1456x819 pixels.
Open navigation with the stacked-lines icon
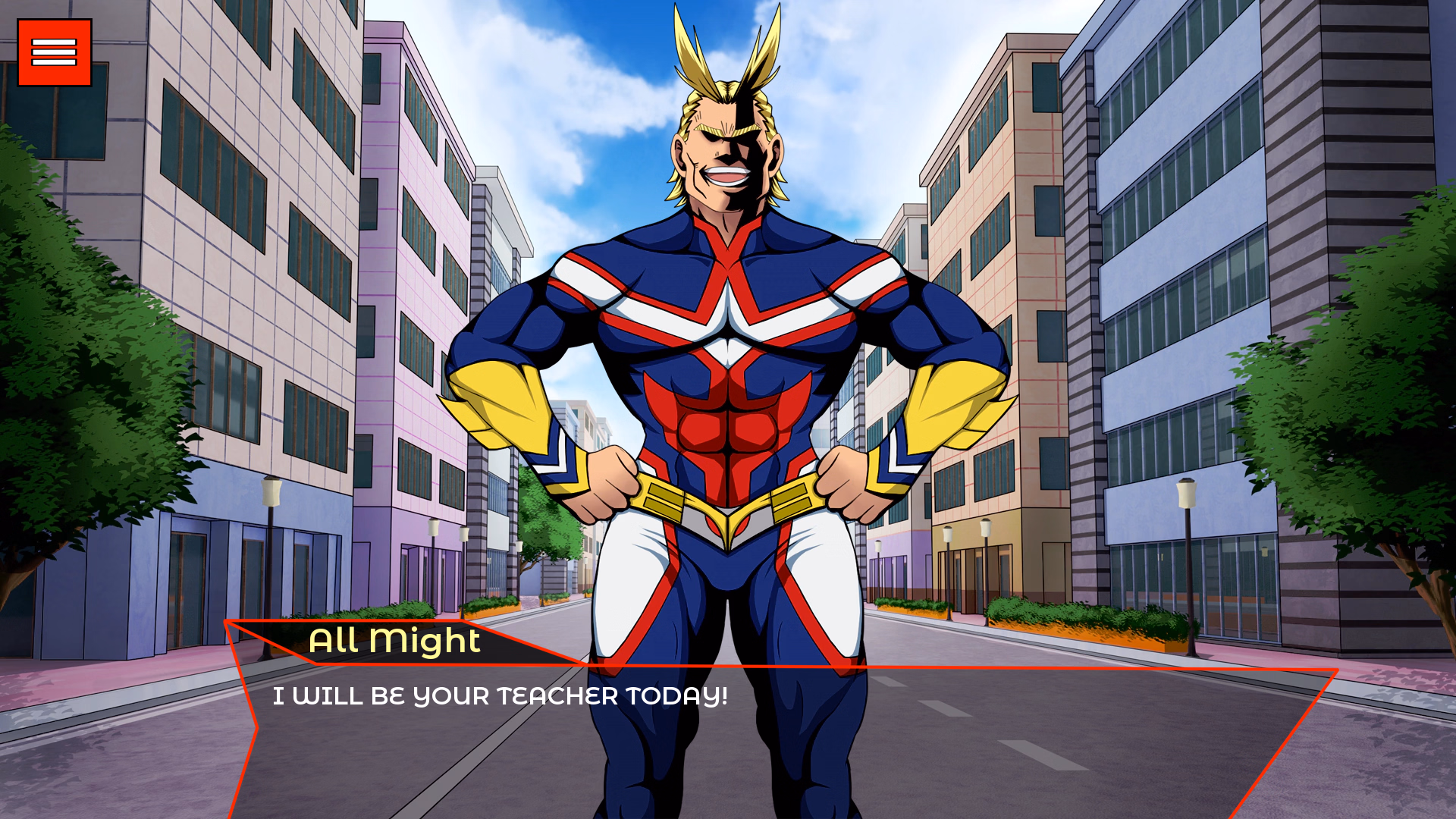53,52
